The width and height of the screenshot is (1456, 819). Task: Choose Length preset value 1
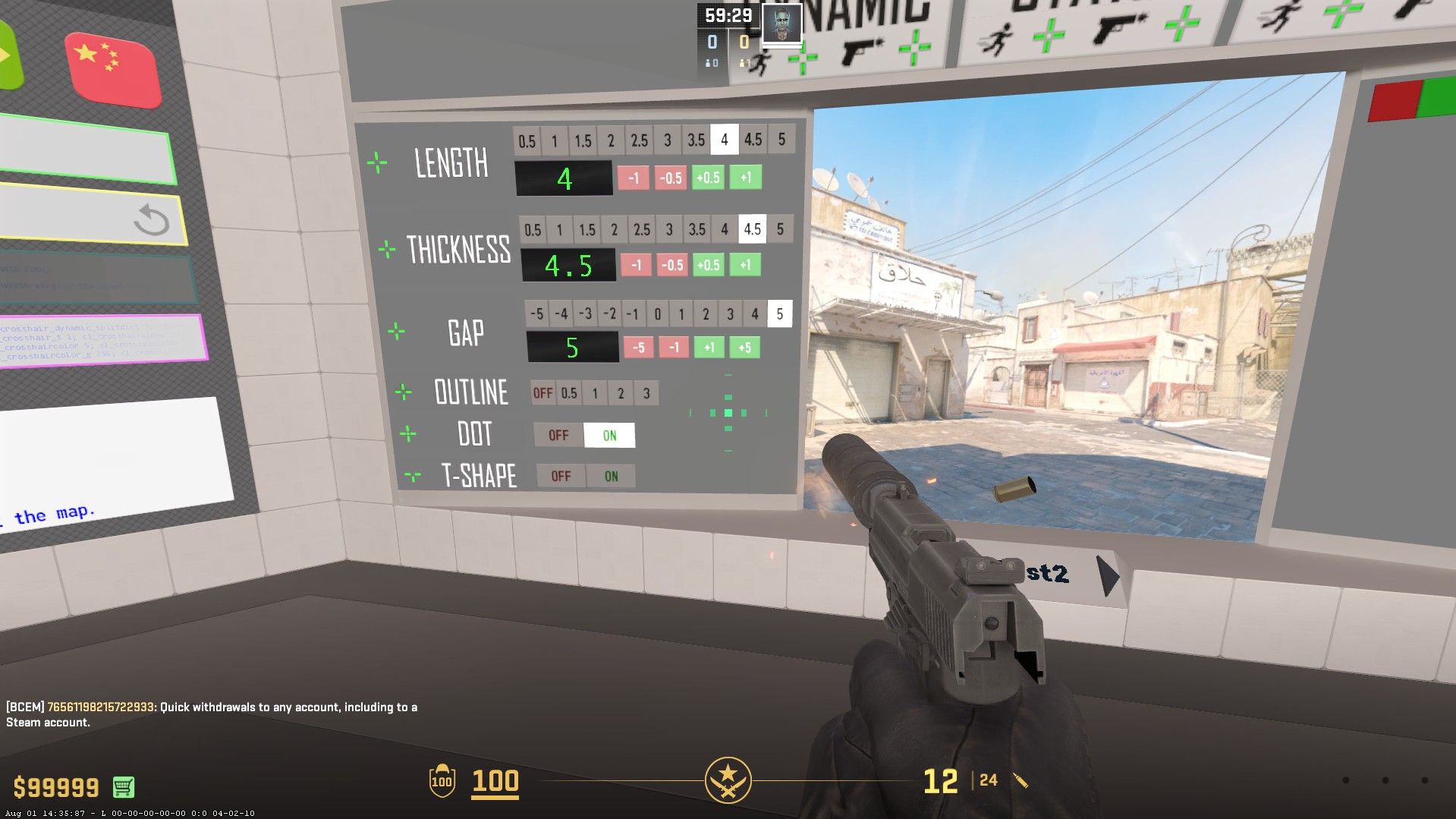(x=555, y=141)
